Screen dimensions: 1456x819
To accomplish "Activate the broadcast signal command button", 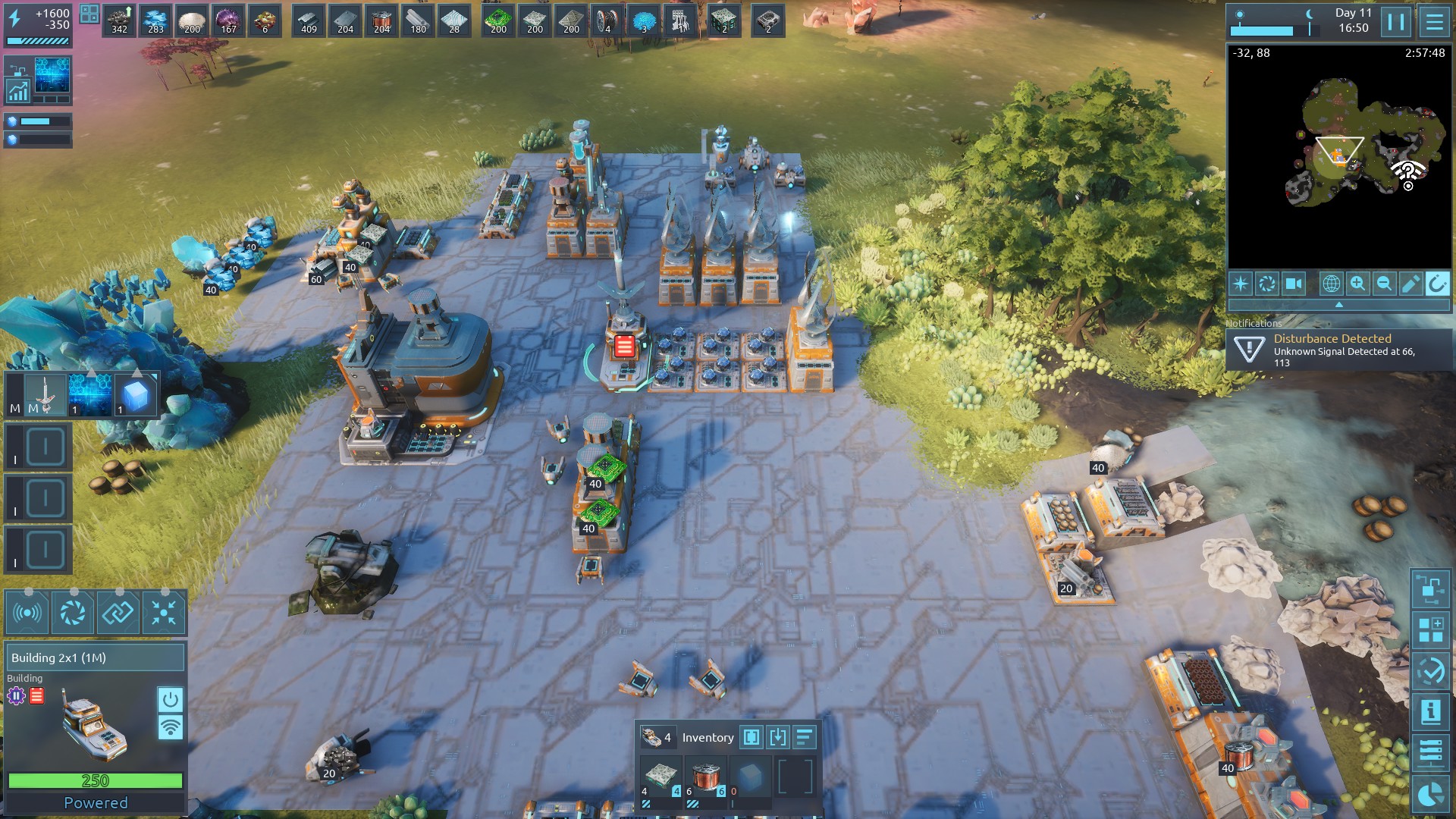I will point(27,613).
